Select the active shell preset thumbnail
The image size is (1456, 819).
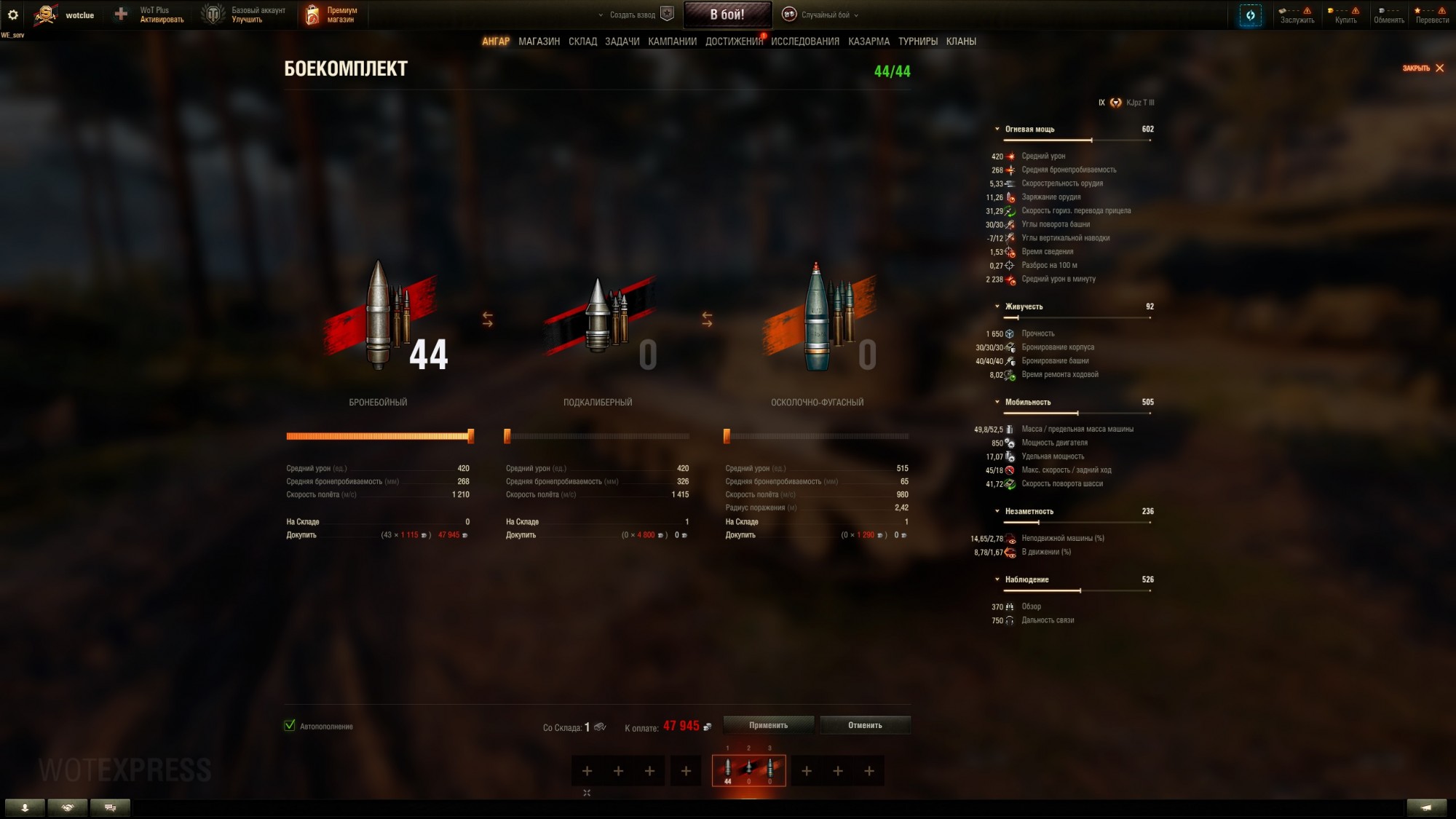[x=749, y=770]
